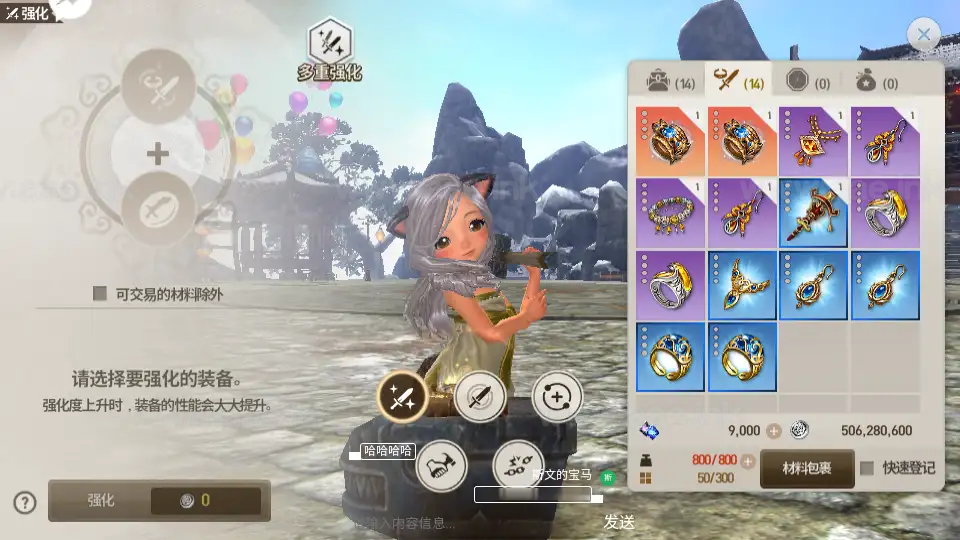Select the blue winged necklace item
The height and width of the screenshot is (540, 960).
pyautogui.click(x=742, y=284)
